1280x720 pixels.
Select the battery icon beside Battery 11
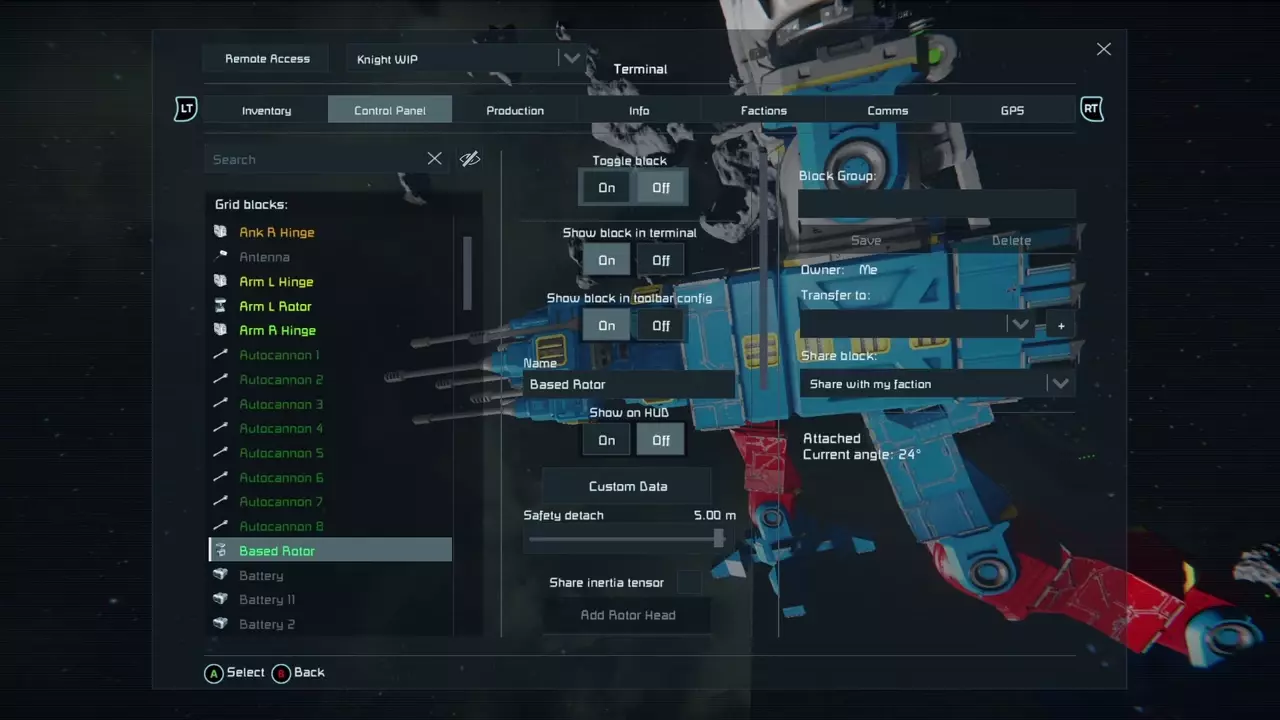(220, 599)
